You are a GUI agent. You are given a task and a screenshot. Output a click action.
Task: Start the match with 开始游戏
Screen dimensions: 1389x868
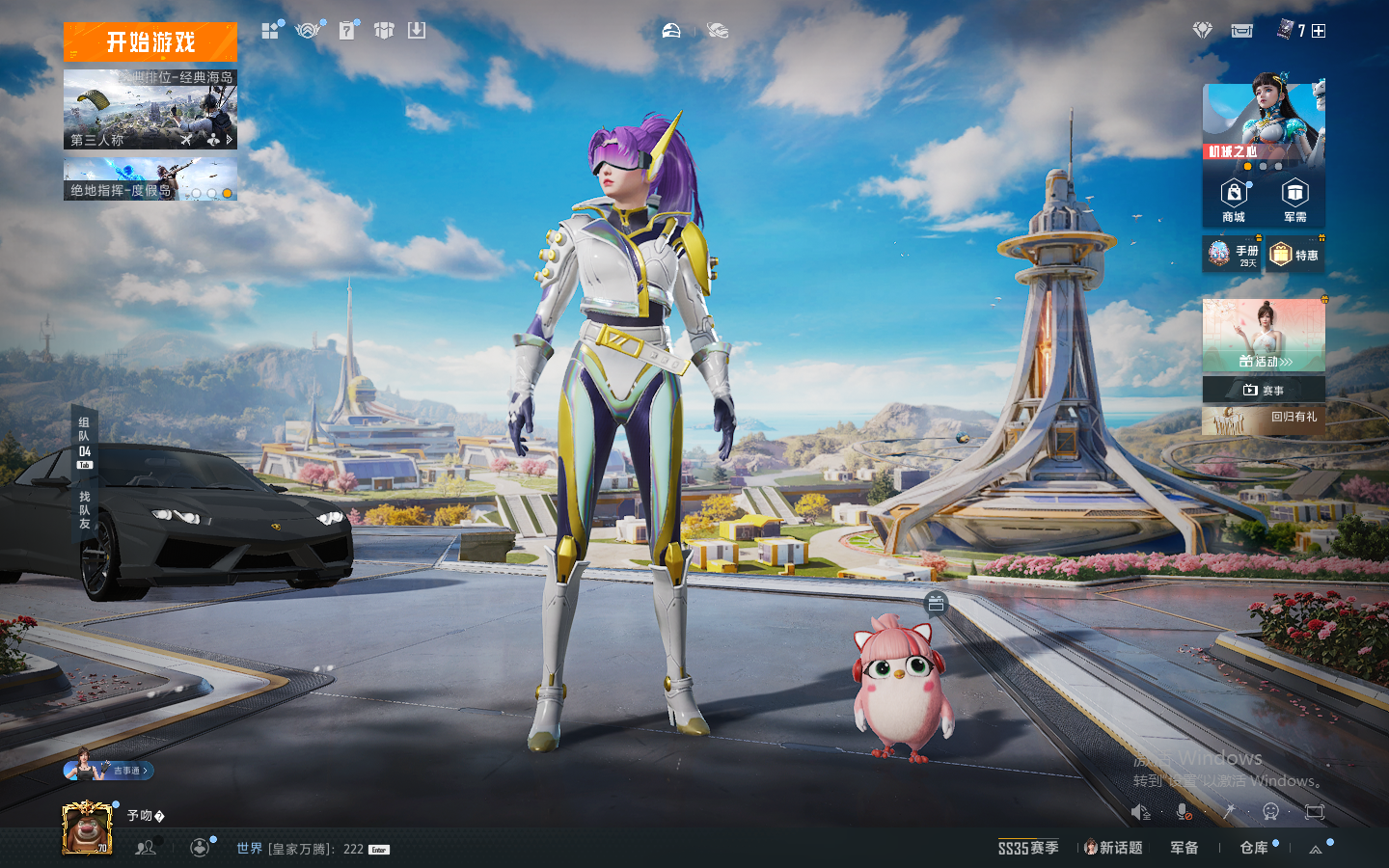(150, 42)
